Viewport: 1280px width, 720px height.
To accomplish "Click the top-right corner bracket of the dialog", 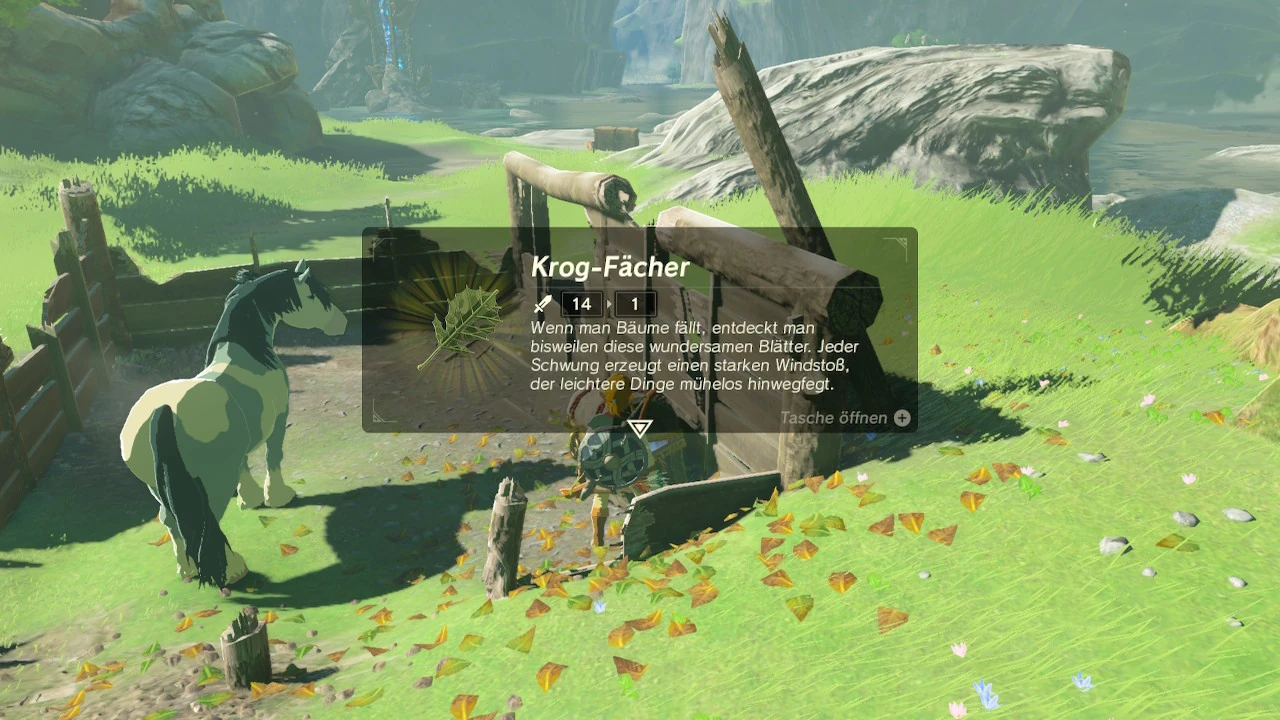I will tap(903, 240).
